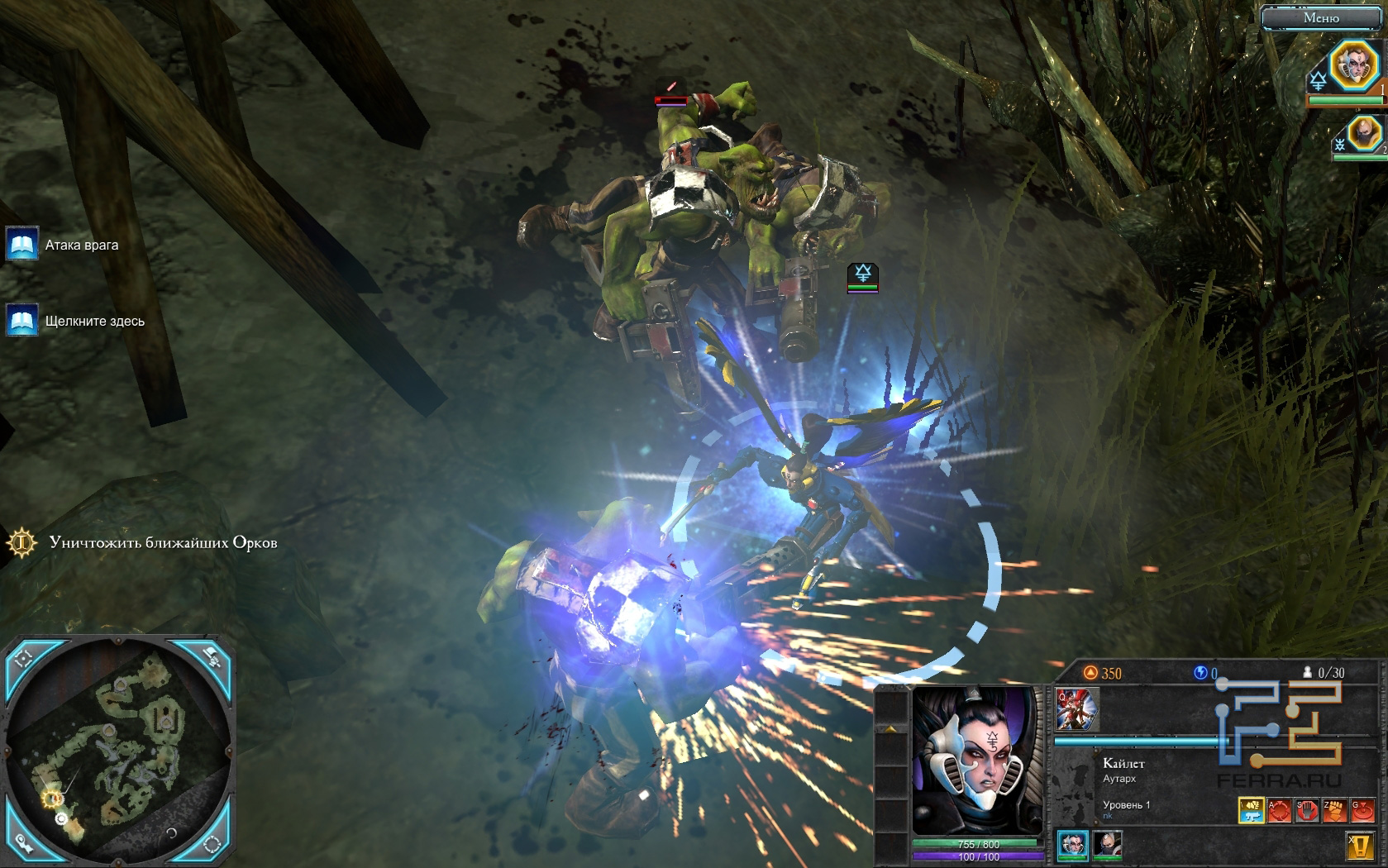Select the attack-move command (A)
Viewport: 1388px width, 868px height.
coord(1279,810)
